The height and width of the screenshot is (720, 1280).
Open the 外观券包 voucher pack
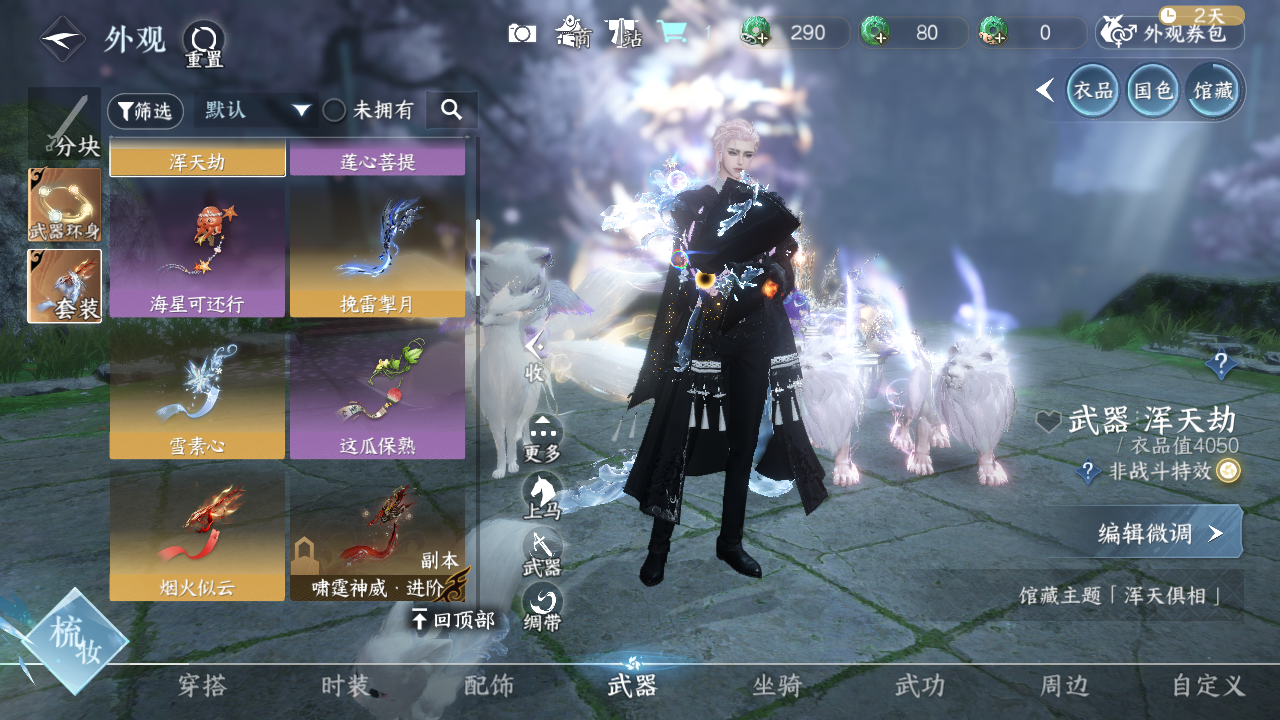[1171, 33]
